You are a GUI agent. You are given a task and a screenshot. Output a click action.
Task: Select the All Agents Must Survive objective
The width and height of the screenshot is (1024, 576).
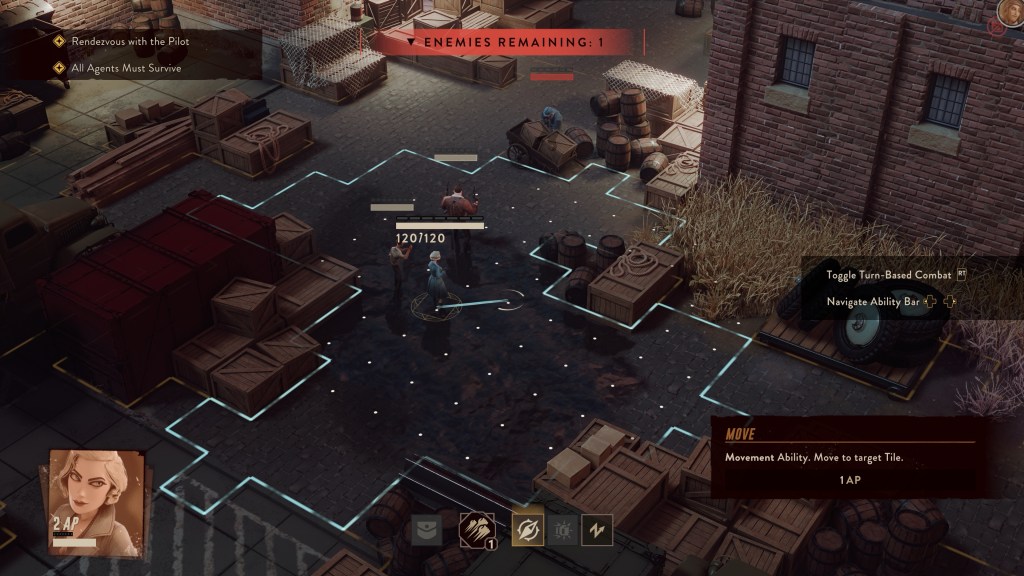click(x=125, y=69)
